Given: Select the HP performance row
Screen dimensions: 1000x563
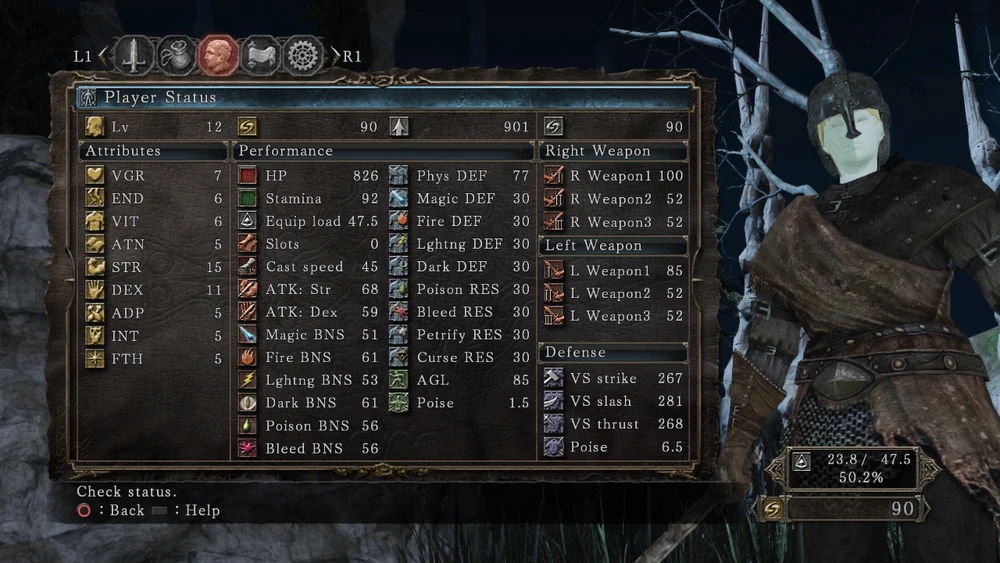Looking at the screenshot, I should [x=308, y=176].
